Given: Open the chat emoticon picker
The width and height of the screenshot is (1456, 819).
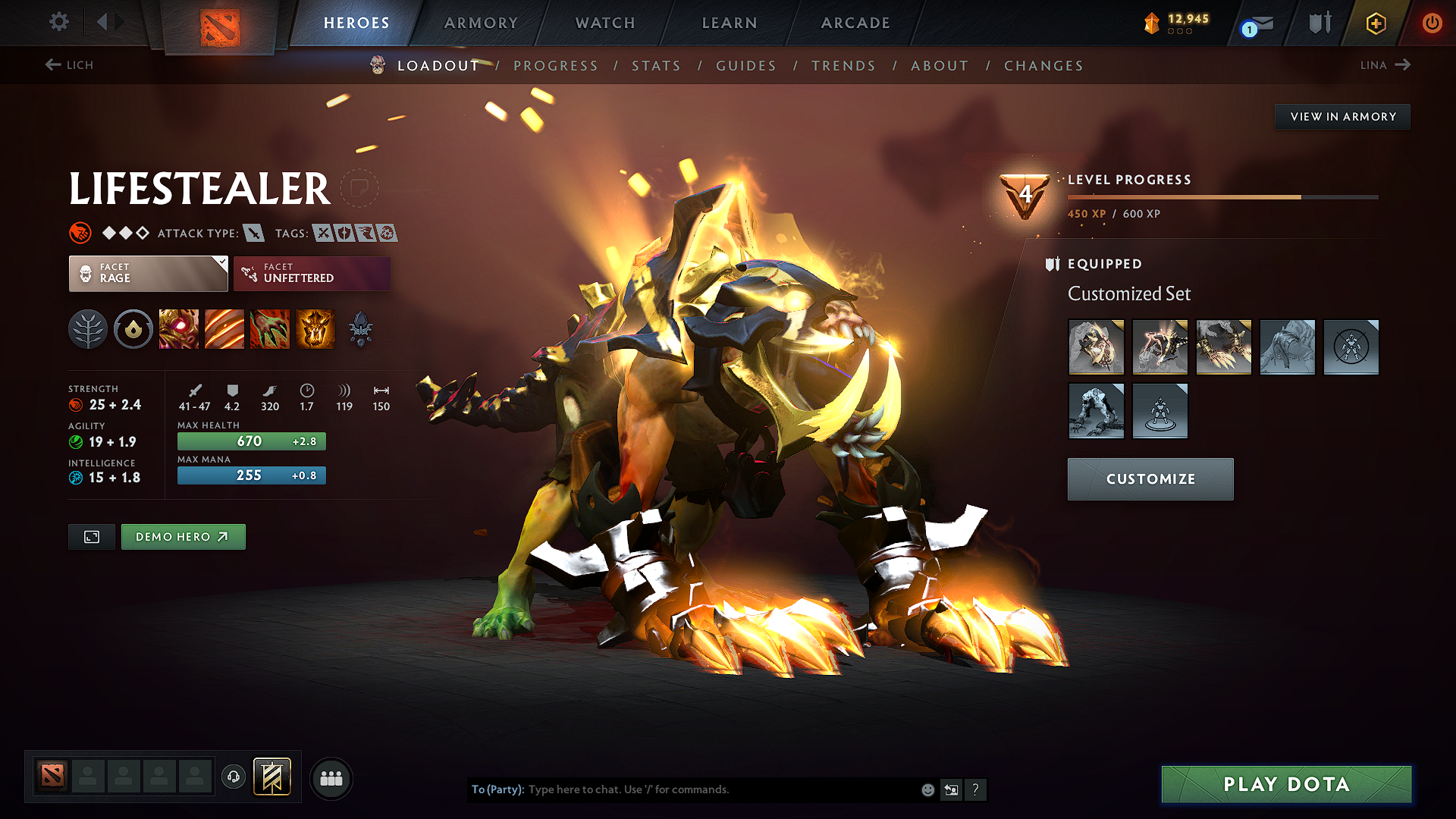Looking at the screenshot, I should click(x=927, y=789).
